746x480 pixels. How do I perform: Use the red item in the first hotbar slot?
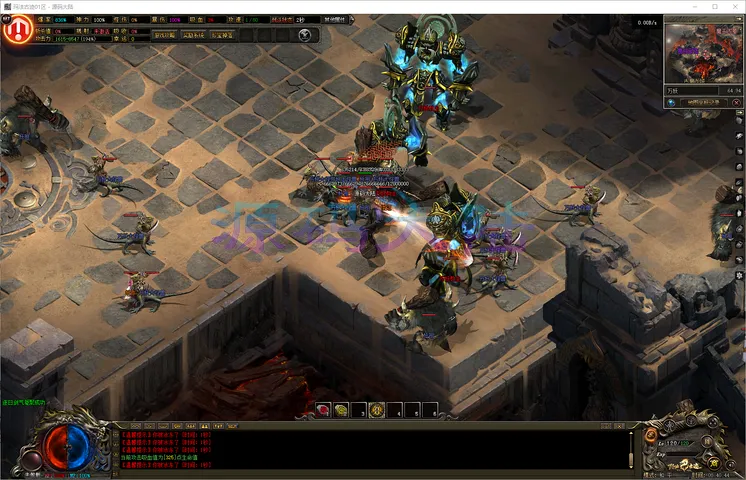323,410
